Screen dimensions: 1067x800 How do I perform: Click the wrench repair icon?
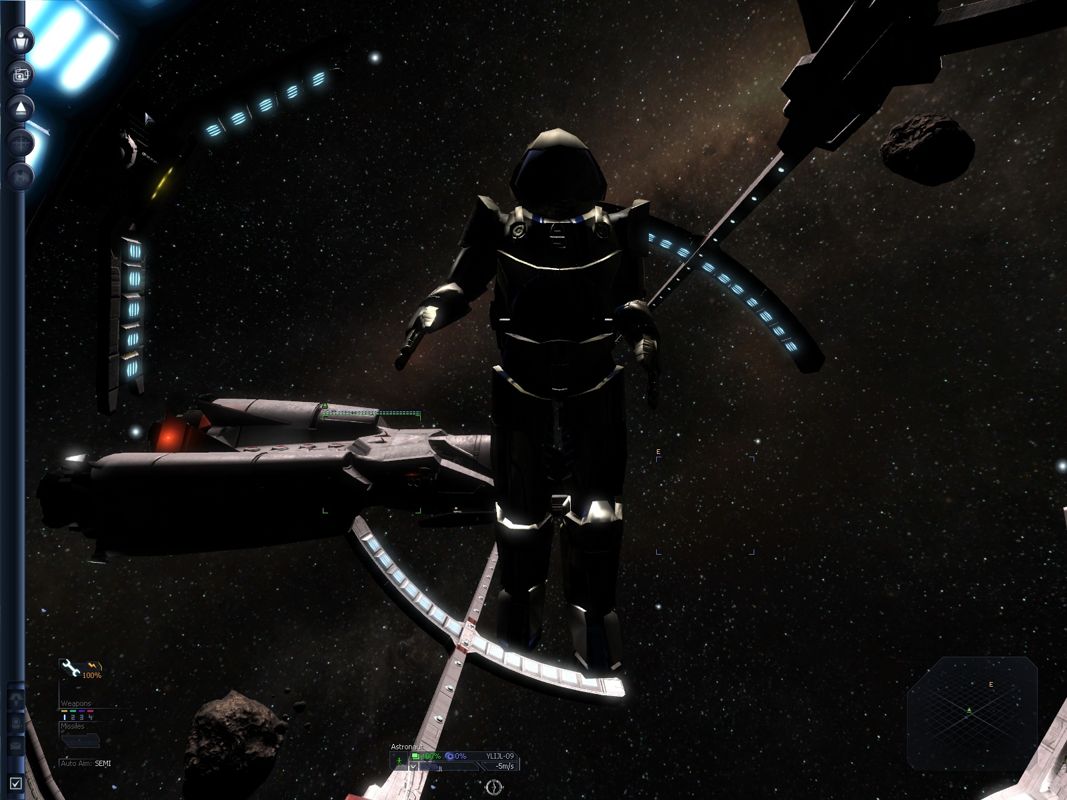70,667
